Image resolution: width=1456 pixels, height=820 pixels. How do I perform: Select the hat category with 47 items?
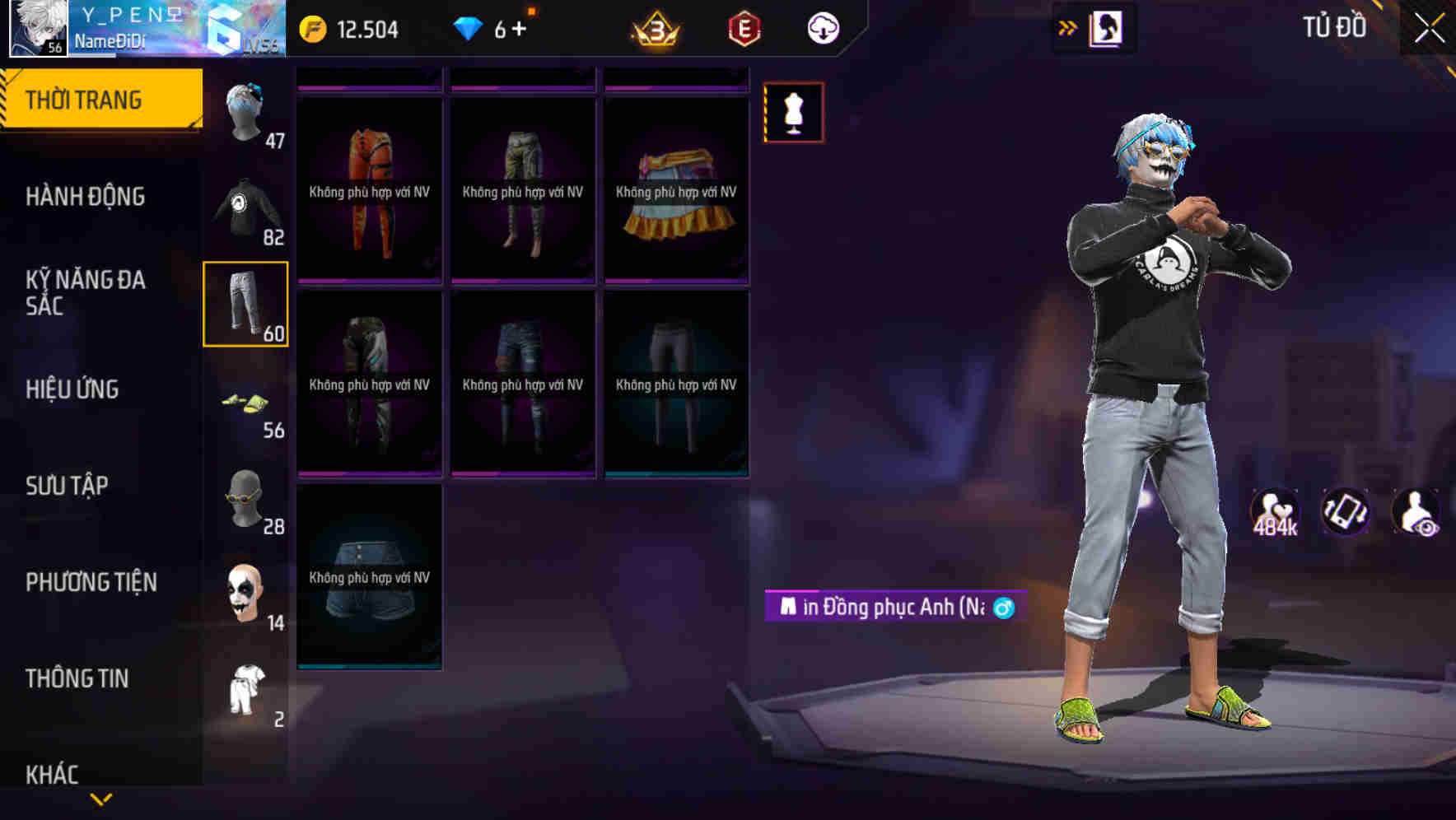pos(246,111)
